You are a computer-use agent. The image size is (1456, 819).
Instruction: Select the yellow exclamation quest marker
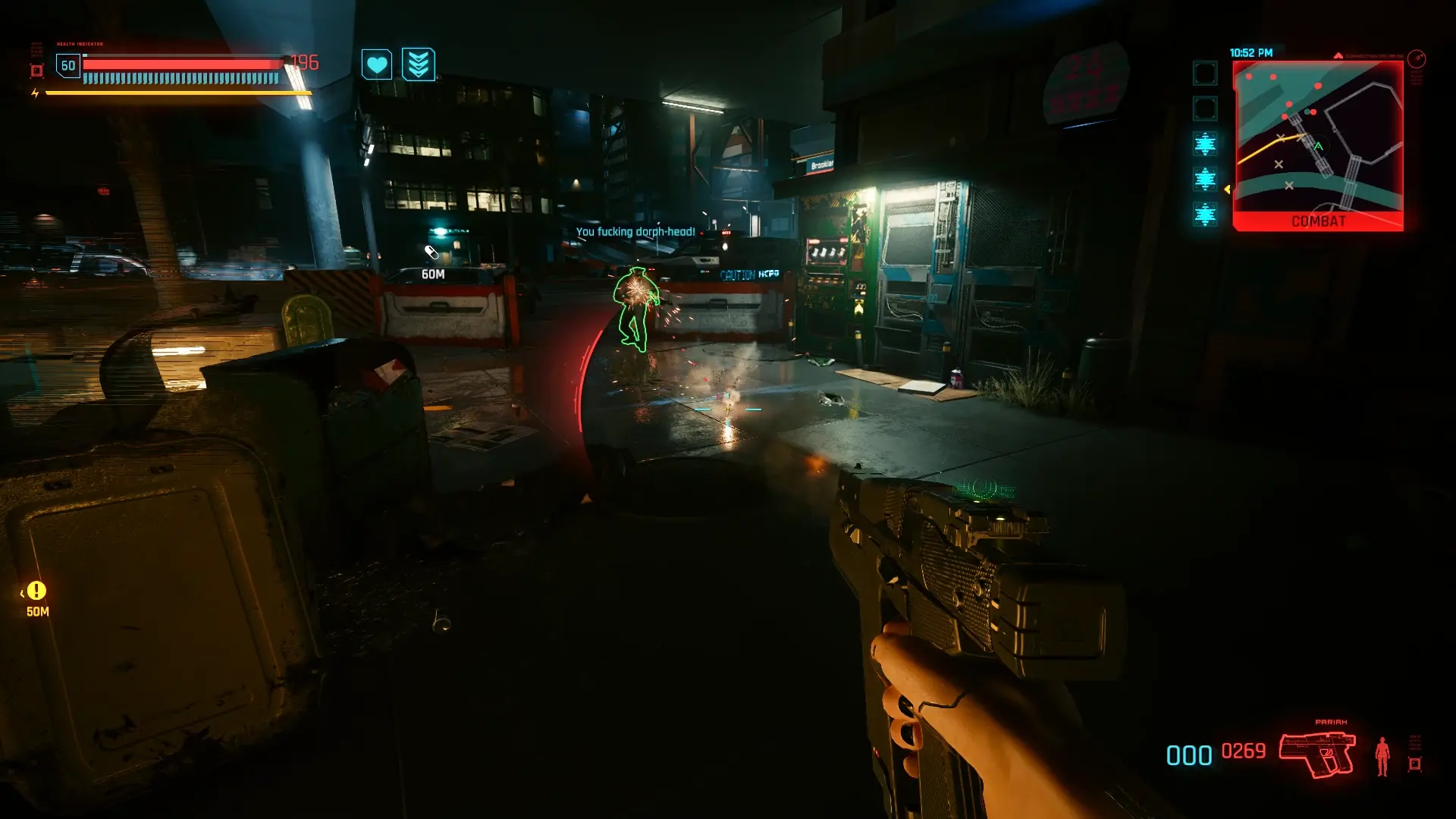click(36, 591)
